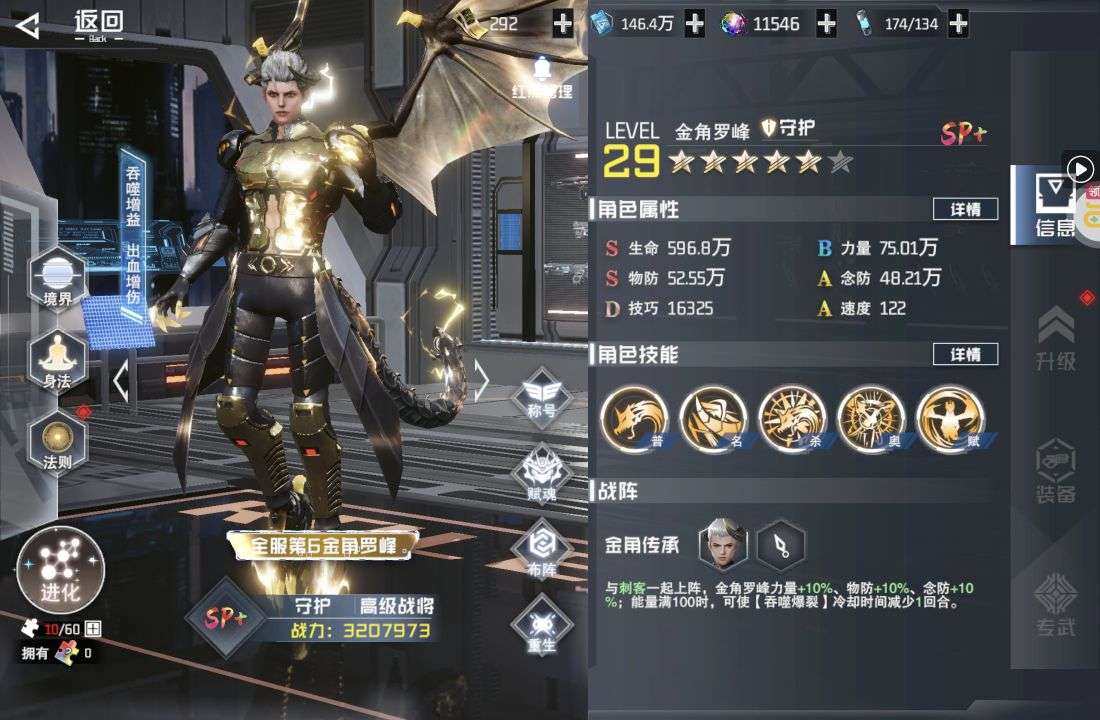Show 详情 details for character attributes
Screen dimensions: 1100x720
965,209
